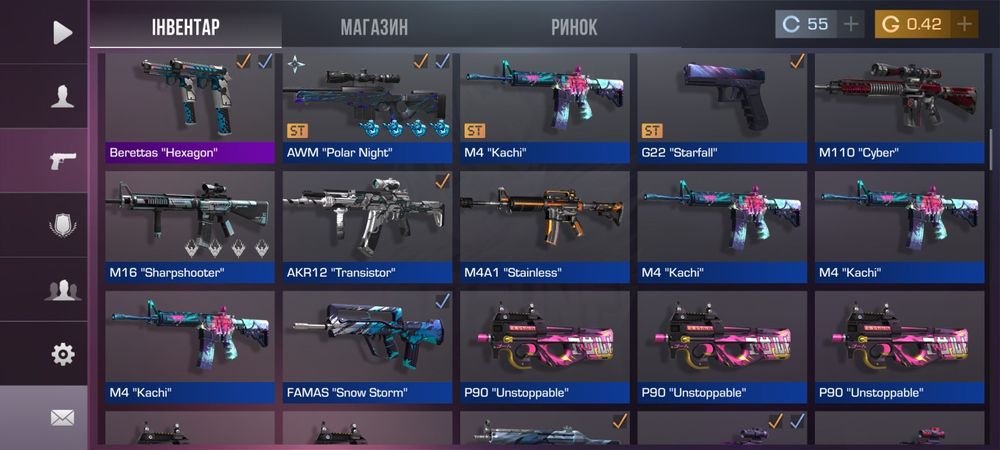Select the ІНВЕНТАР tab
Viewport: 1000px width, 450px height.
tap(185, 26)
